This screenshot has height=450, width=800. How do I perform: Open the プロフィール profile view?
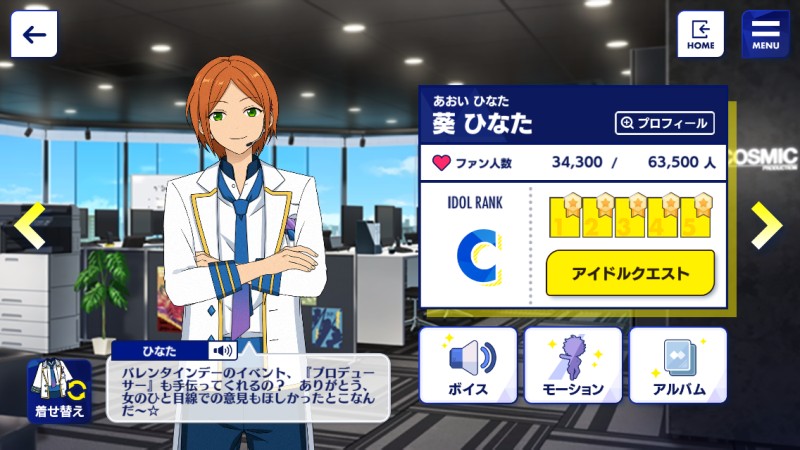point(665,123)
